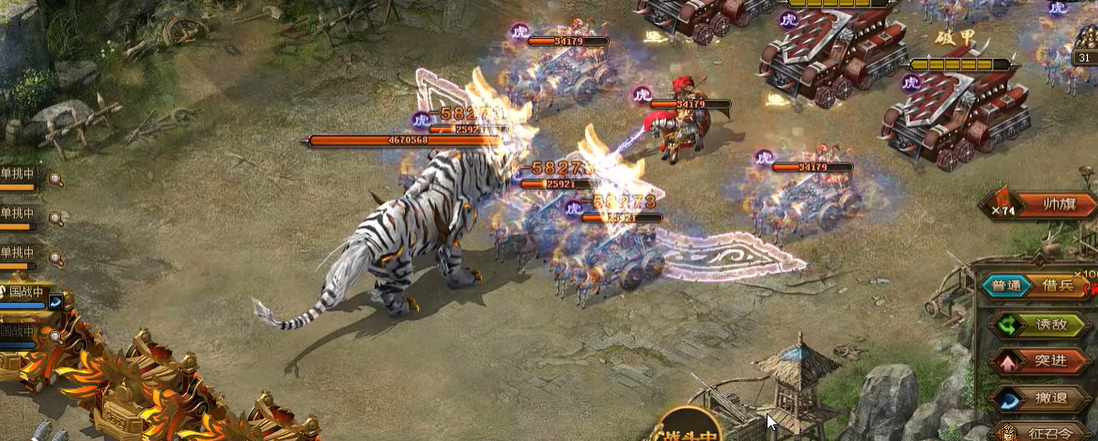Click the round 战斗中 battle status badge
Image resolution: width=1098 pixels, height=441 pixels.
[689, 427]
